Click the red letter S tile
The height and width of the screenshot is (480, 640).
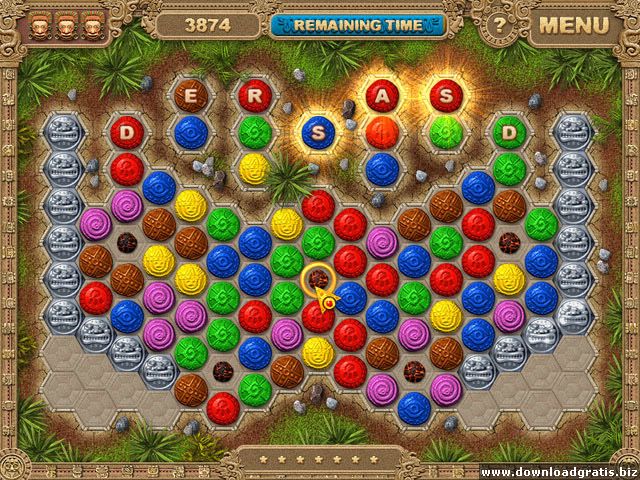[x=445, y=95]
